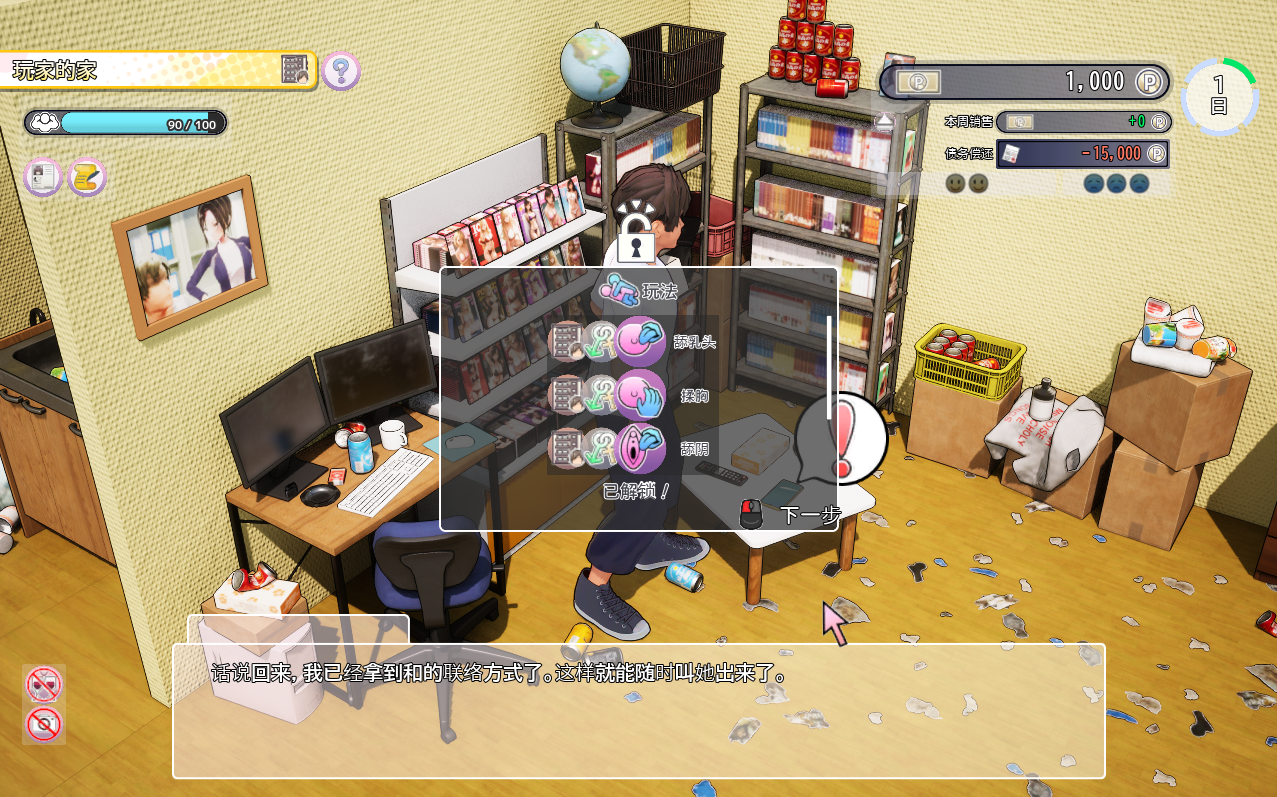Open the character profile card icon
This screenshot has width=1277, height=797.
[x=43, y=178]
